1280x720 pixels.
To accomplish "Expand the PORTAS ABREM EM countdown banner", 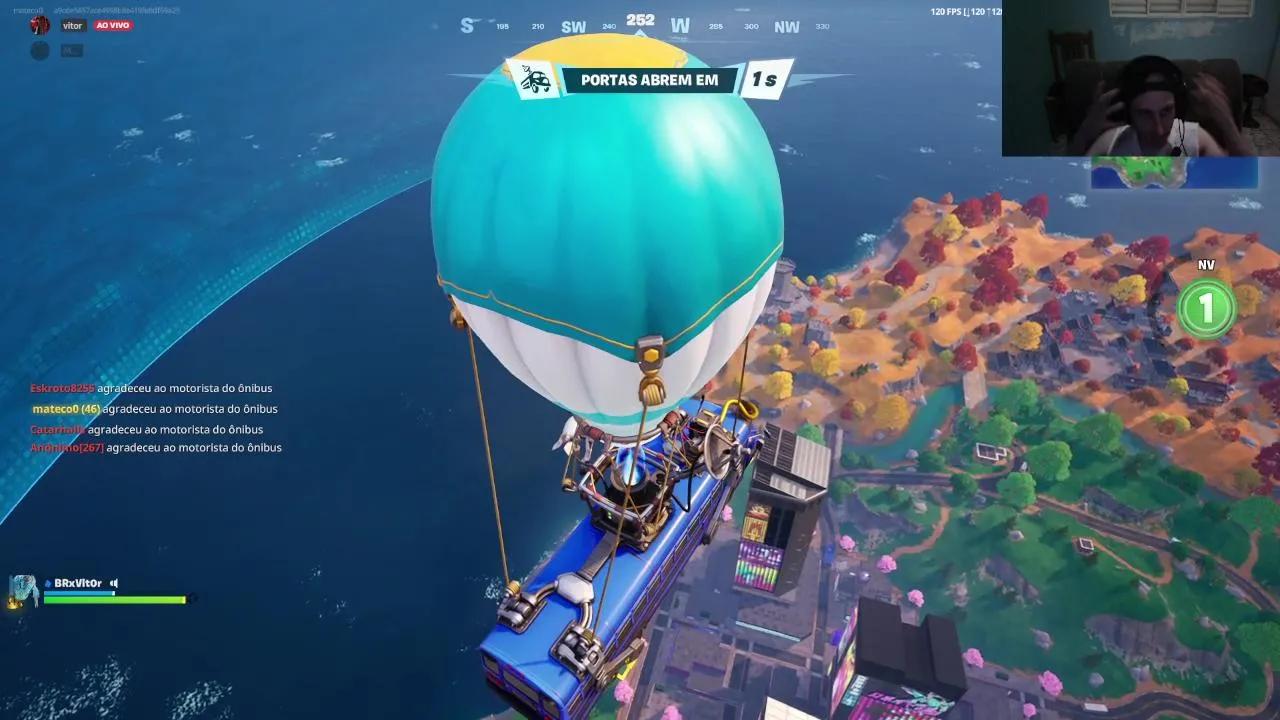I will [x=649, y=80].
